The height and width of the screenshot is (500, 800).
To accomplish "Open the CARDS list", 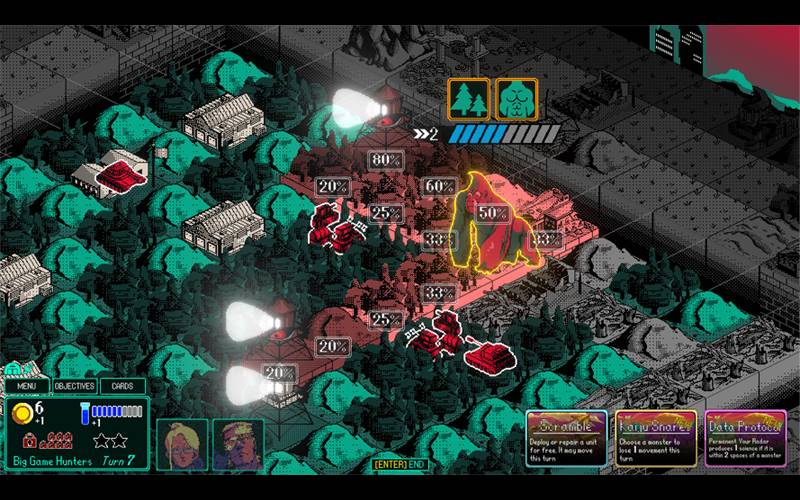I will click(x=122, y=386).
